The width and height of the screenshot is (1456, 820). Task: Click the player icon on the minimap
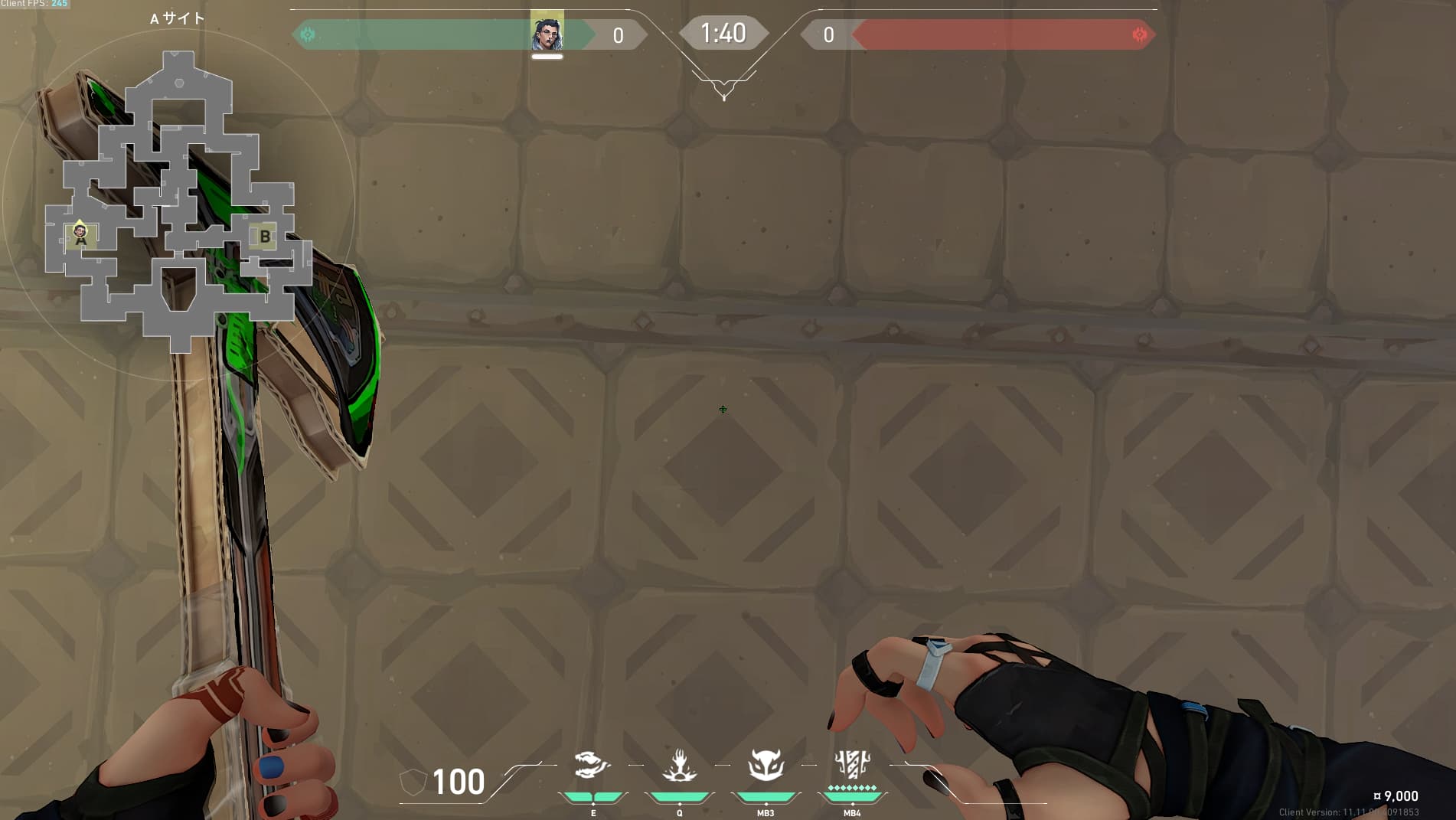point(80,231)
